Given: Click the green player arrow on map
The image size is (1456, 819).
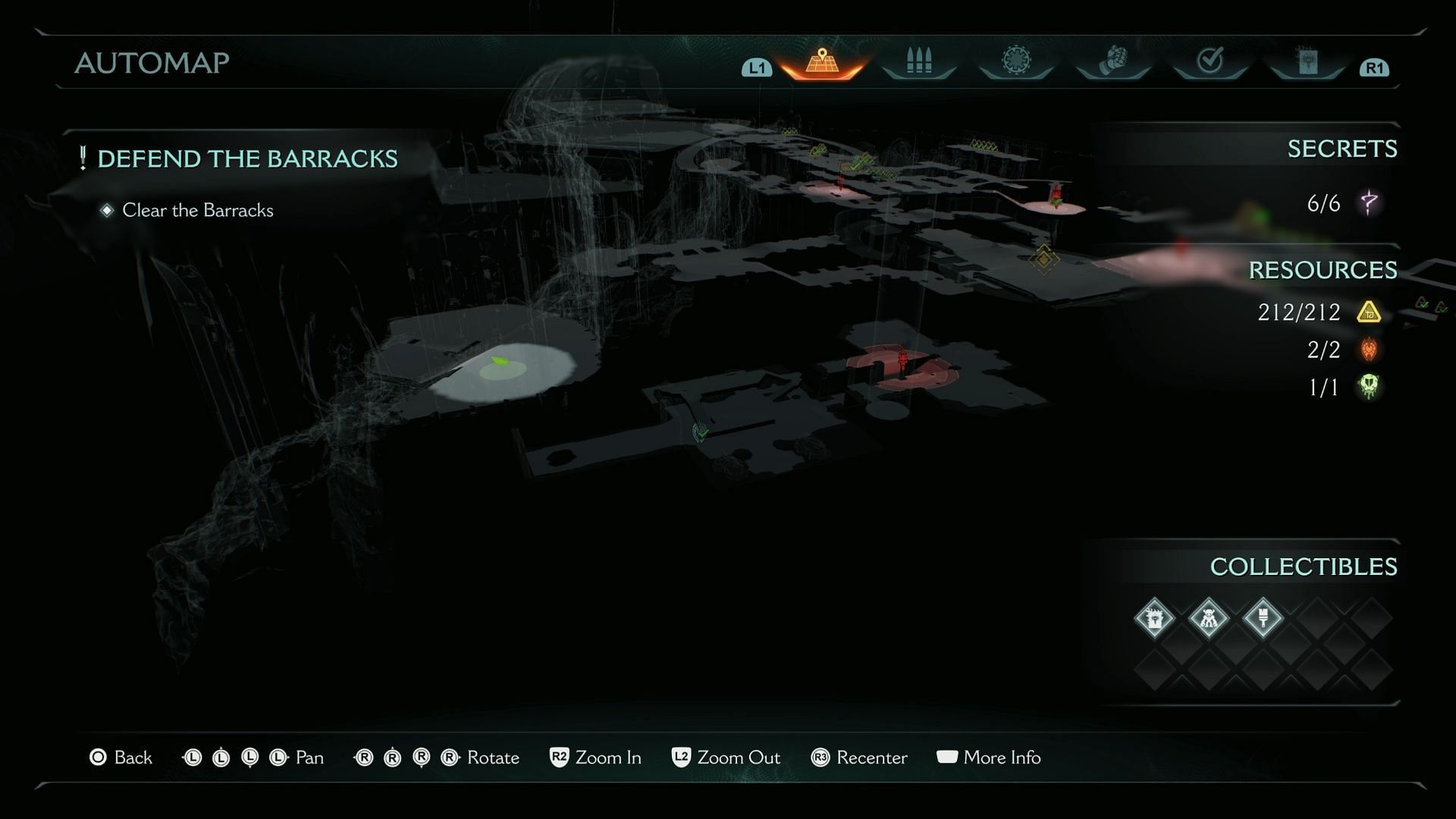Looking at the screenshot, I should [500, 362].
